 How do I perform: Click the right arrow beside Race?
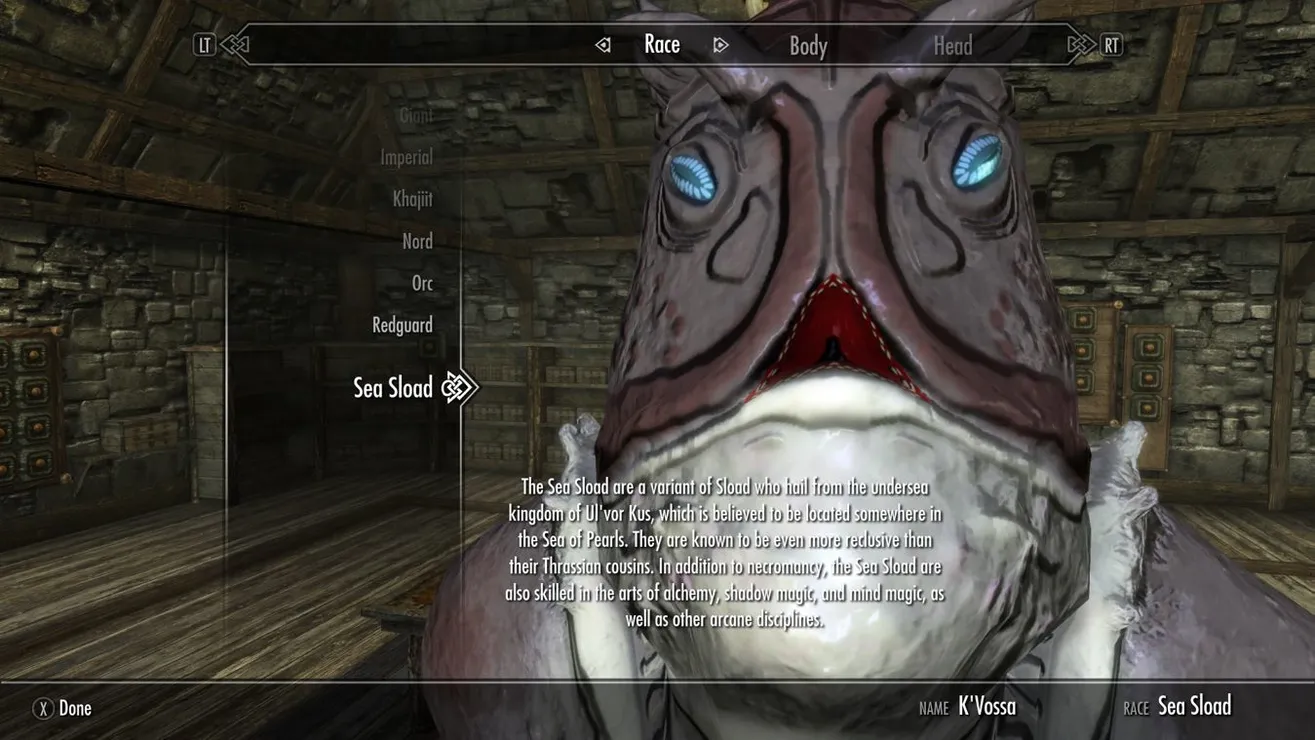click(x=720, y=45)
